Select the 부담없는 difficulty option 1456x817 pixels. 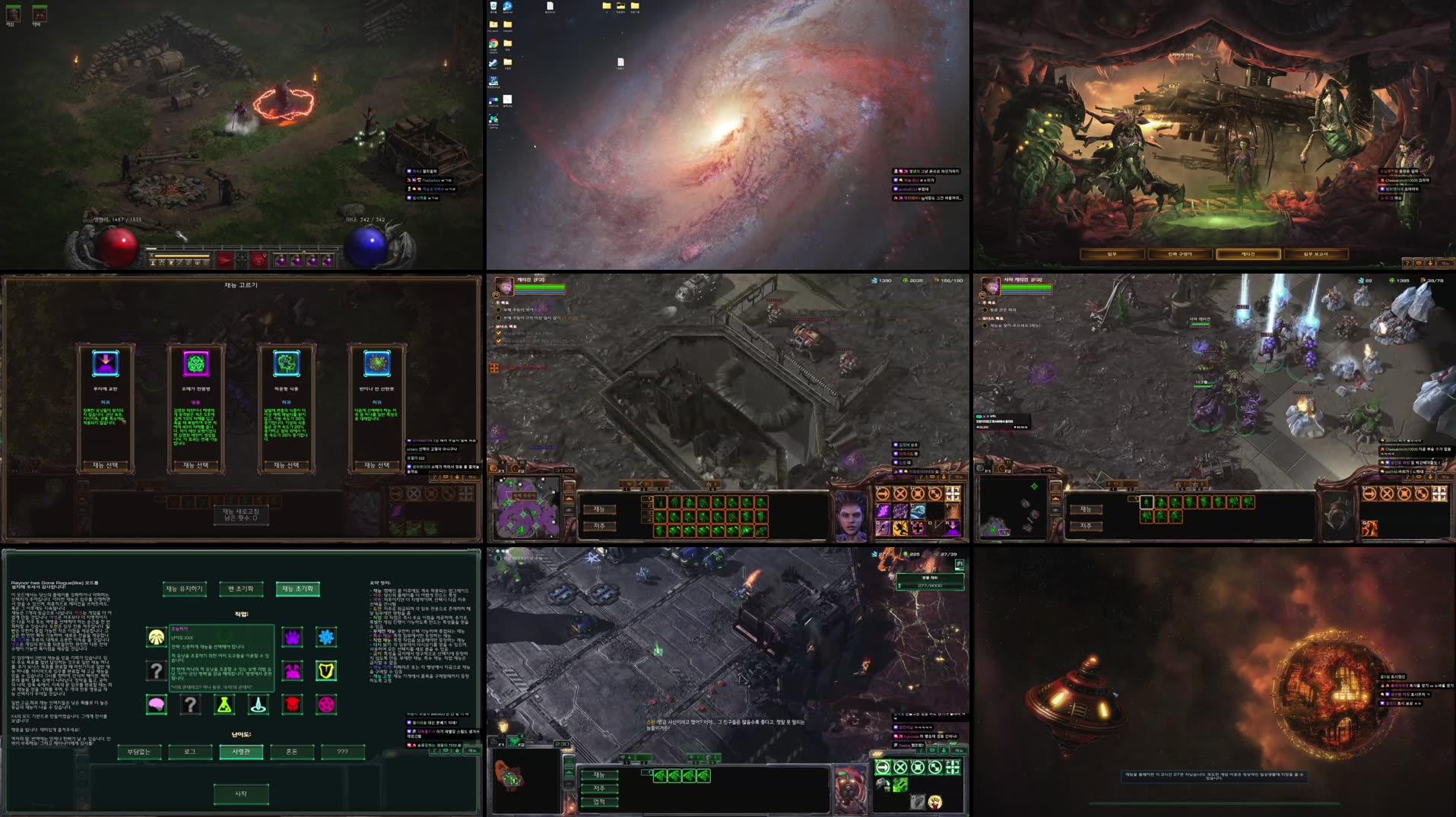[139, 751]
